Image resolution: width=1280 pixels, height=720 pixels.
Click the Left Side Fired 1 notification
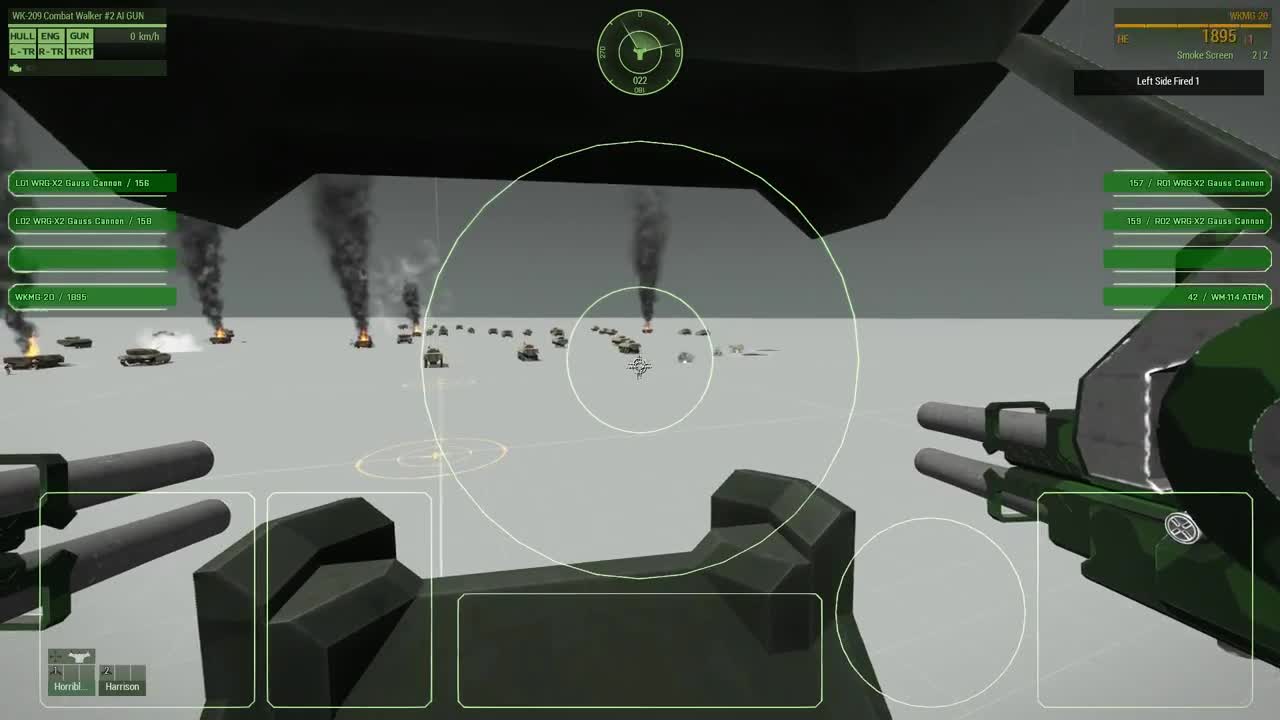pyautogui.click(x=1168, y=82)
